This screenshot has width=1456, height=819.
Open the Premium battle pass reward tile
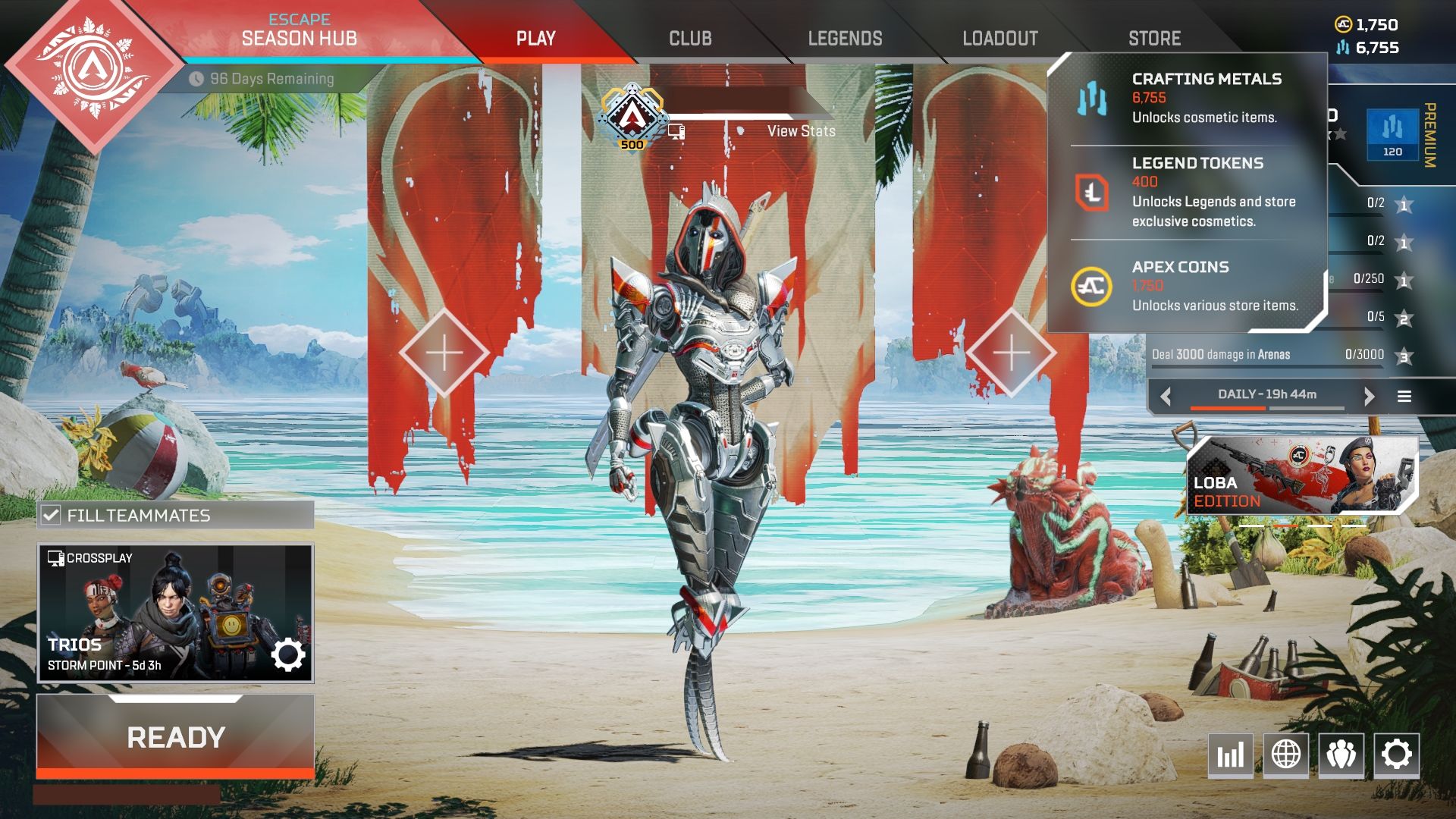coord(1392,134)
